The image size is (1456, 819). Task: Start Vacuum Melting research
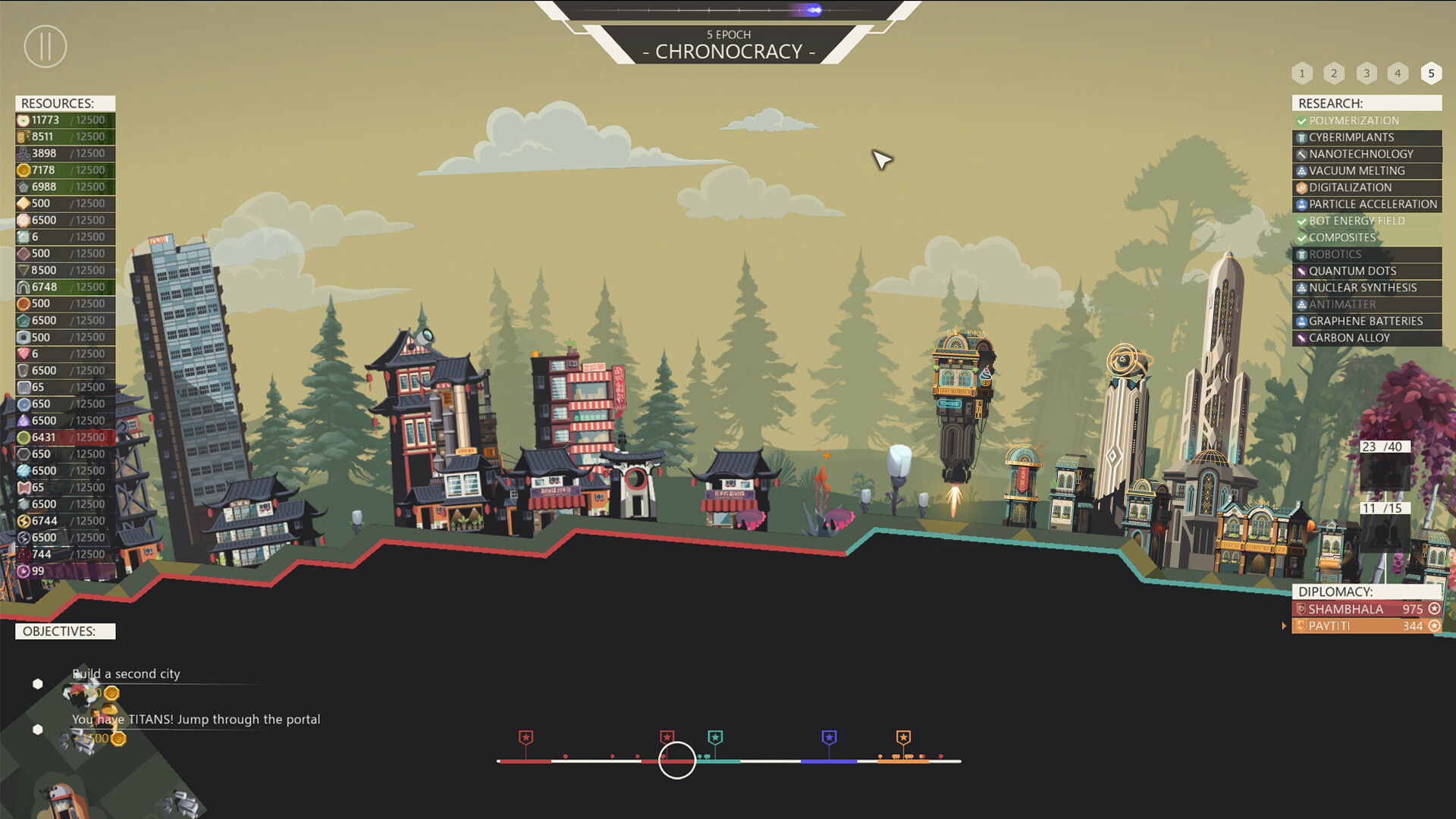pyautogui.click(x=1367, y=171)
